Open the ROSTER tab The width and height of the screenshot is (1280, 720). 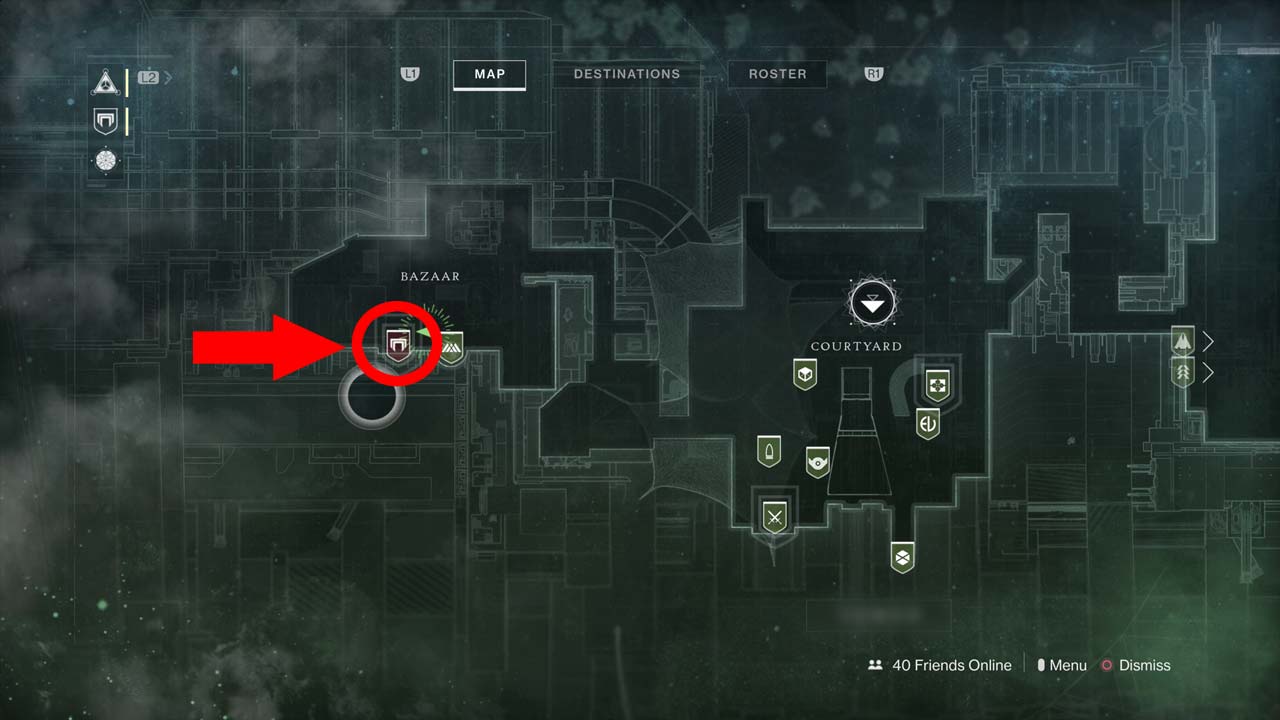coord(777,74)
